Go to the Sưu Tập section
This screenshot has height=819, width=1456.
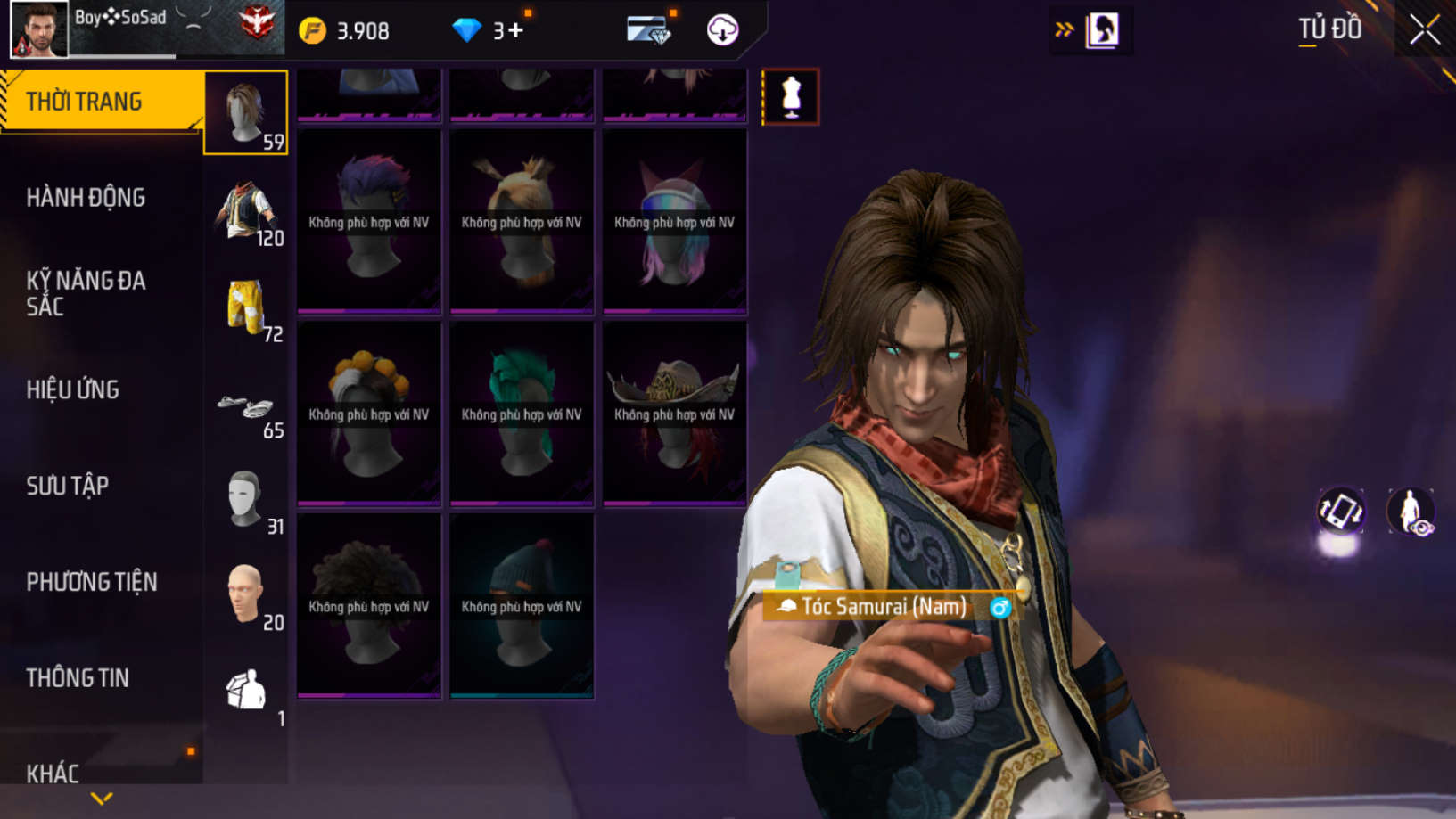click(x=68, y=486)
